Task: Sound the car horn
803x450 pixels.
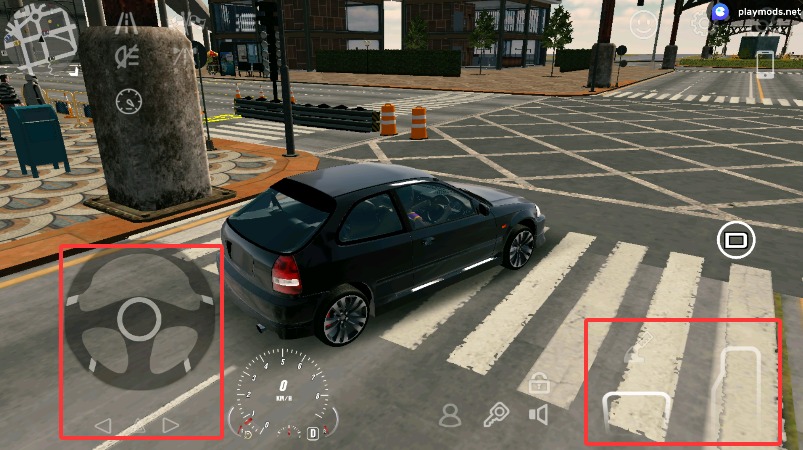Action: (x=539, y=415)
